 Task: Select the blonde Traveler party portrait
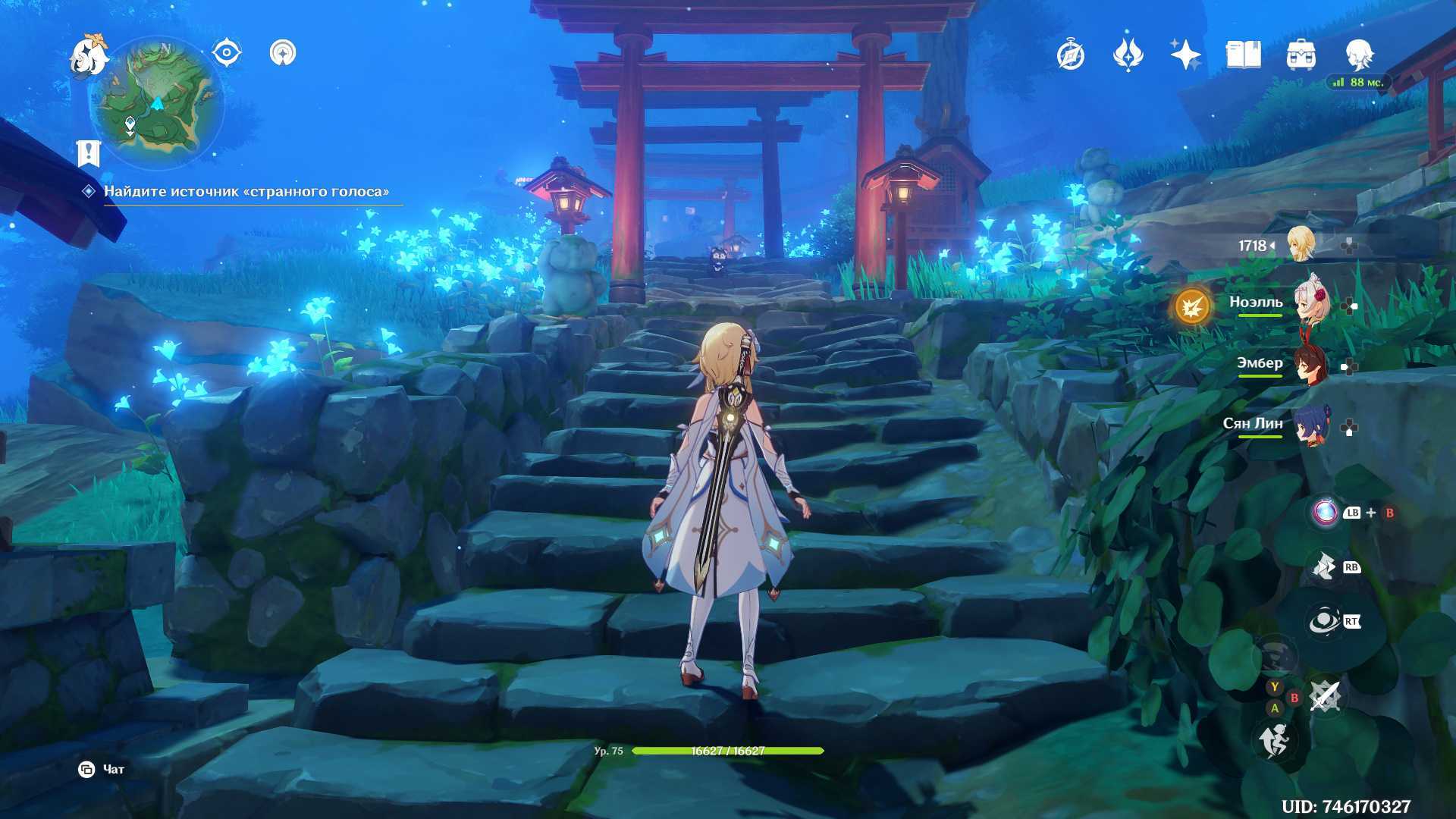[x=1301, y=244]
